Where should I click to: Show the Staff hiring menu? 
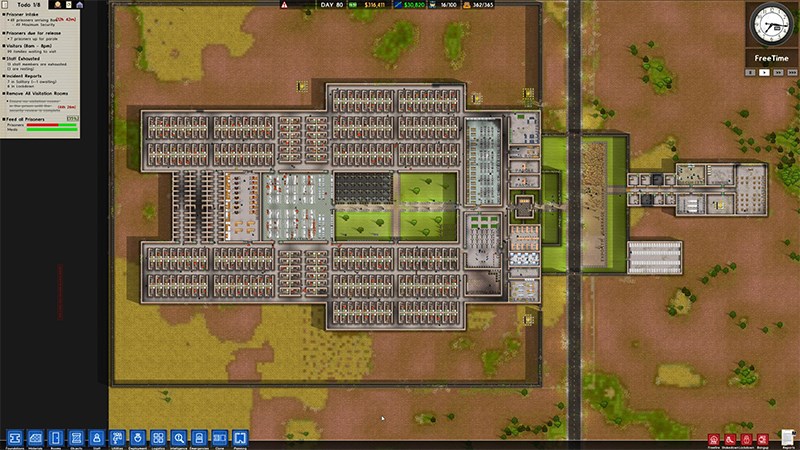point(96,437)
